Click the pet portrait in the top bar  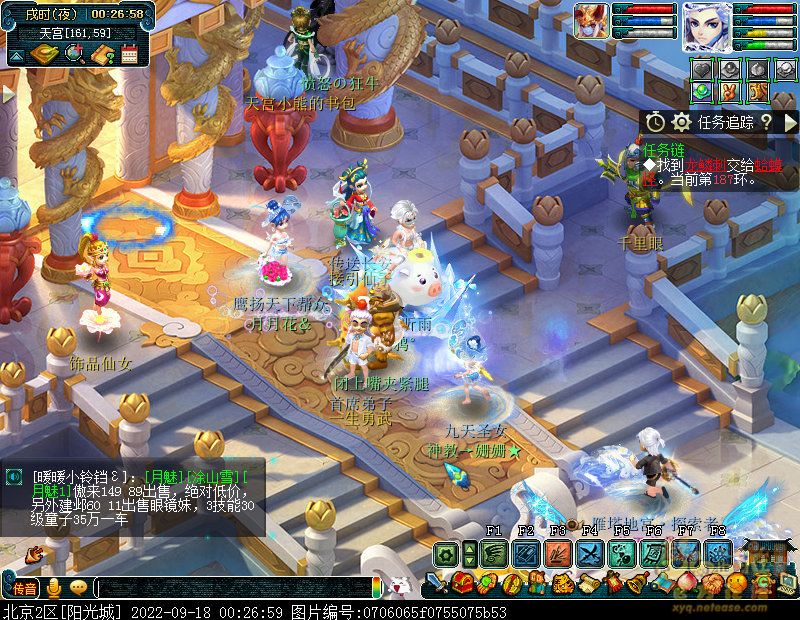pos(591,21)
